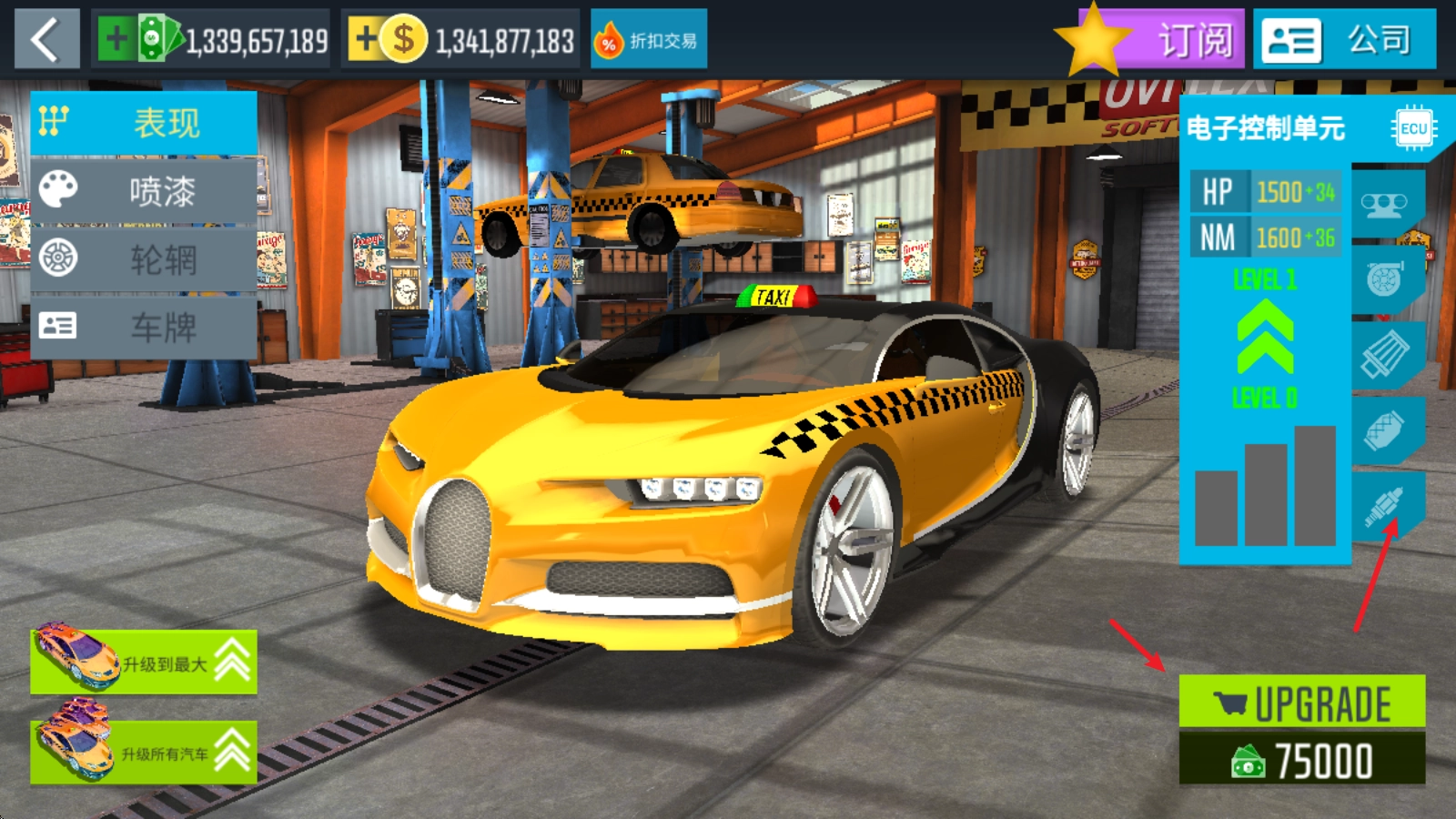Pick the catalytic converter upgrade part
The height and width of the screenshot is (819, 1456).
point(1384,430)
